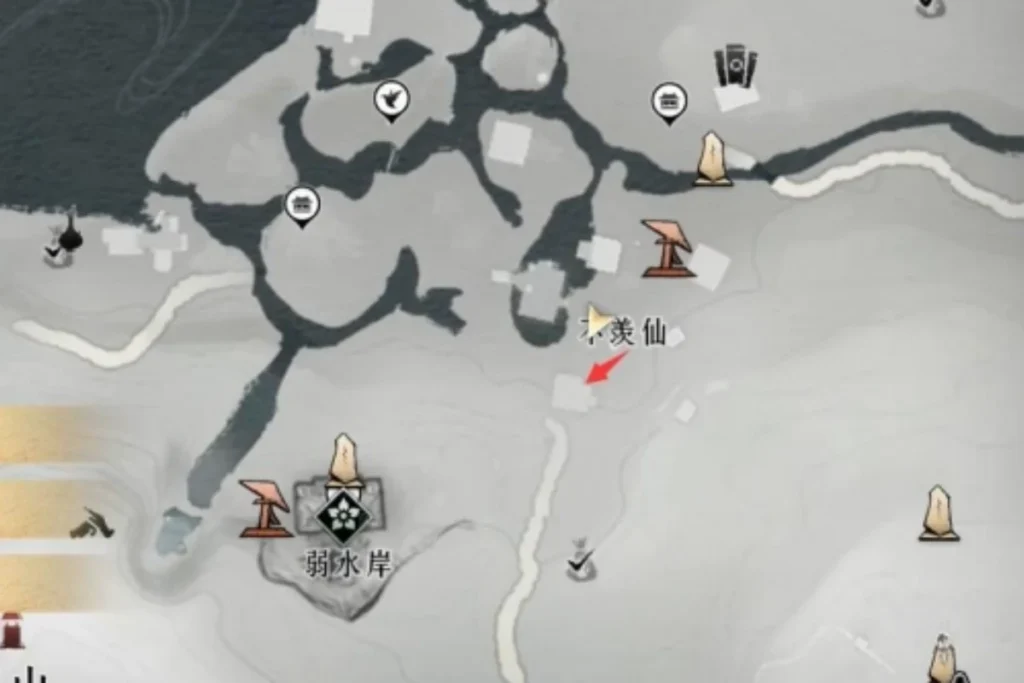Image resolution: width=1024 pixels, height=683 pixels.
Task: Select the stone tablet above 弱水岸
Action: [x=344, y=459]
